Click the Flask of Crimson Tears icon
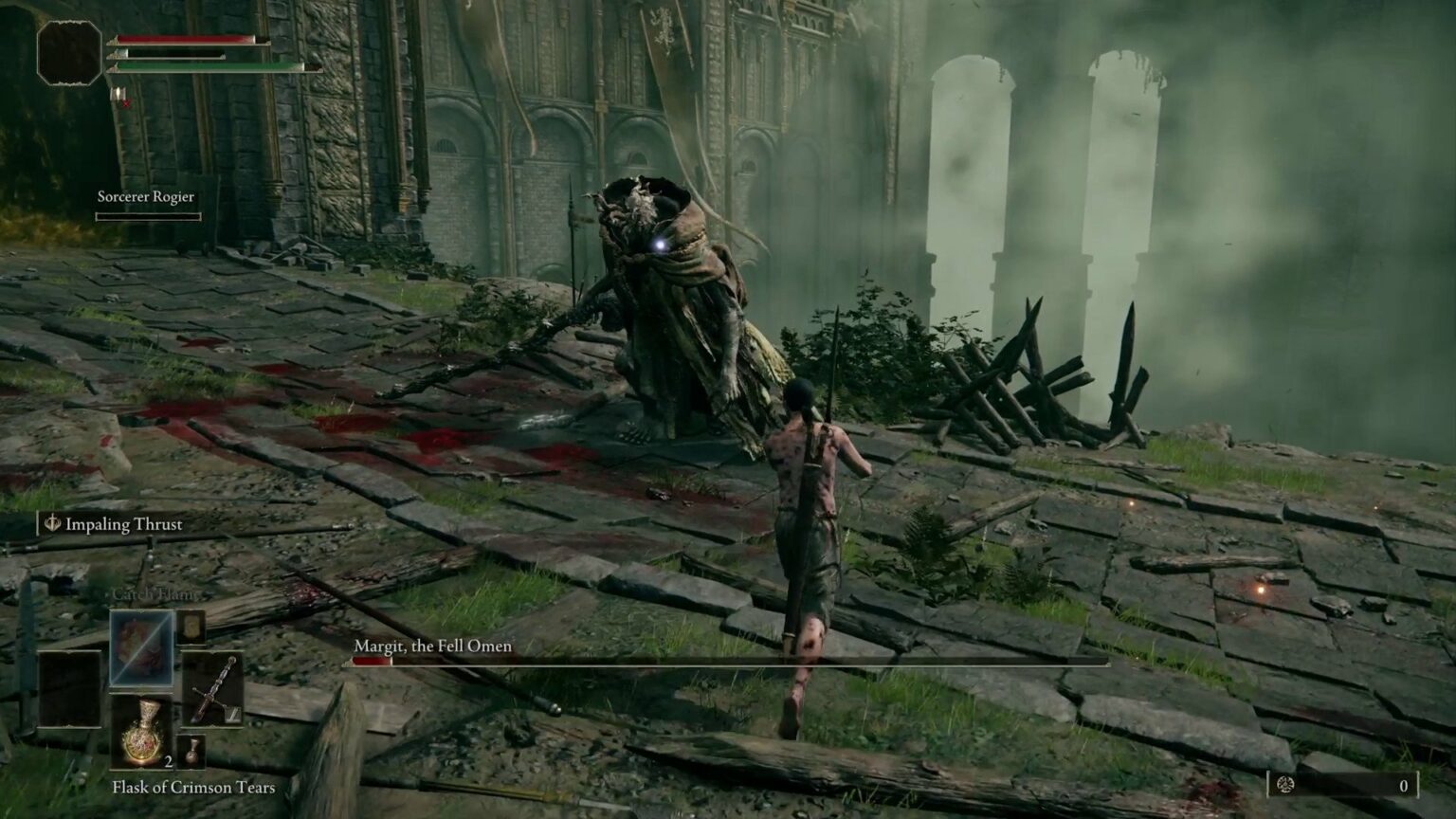Viewport: 1456px width, 819px height. pos(143,734)
